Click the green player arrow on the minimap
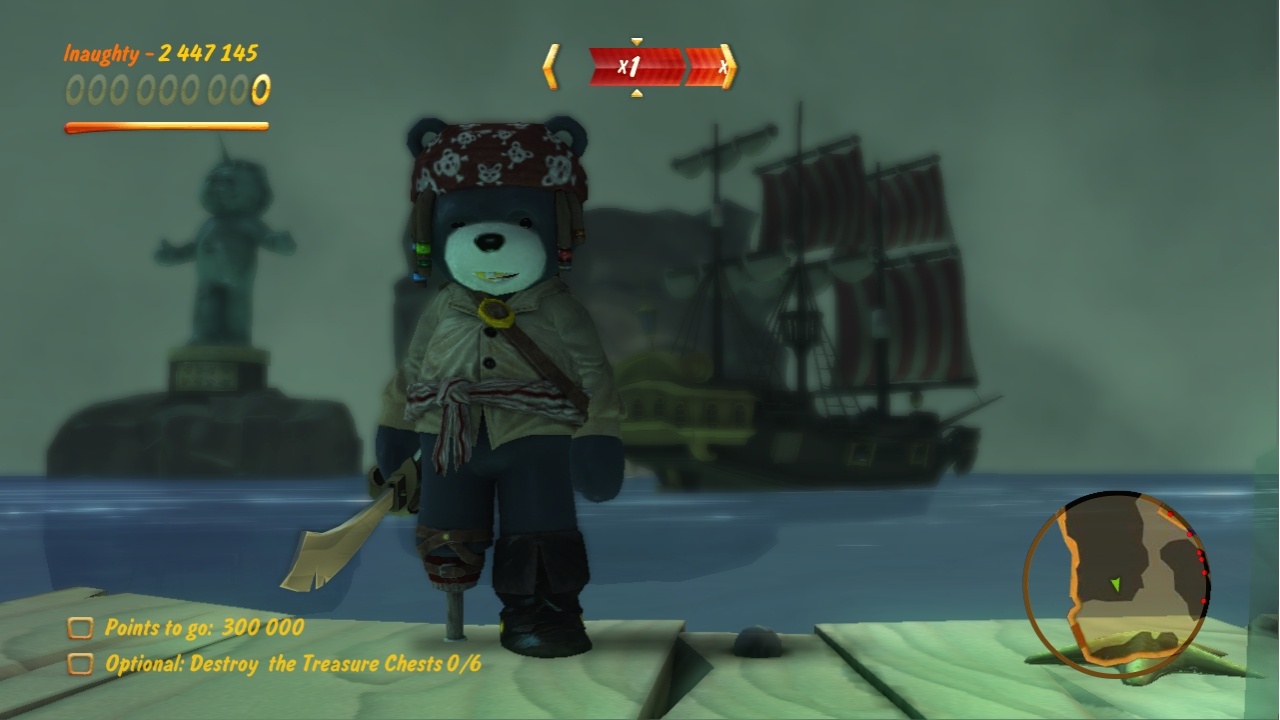Screen dimensions: 1280x720 [1114, 584]
